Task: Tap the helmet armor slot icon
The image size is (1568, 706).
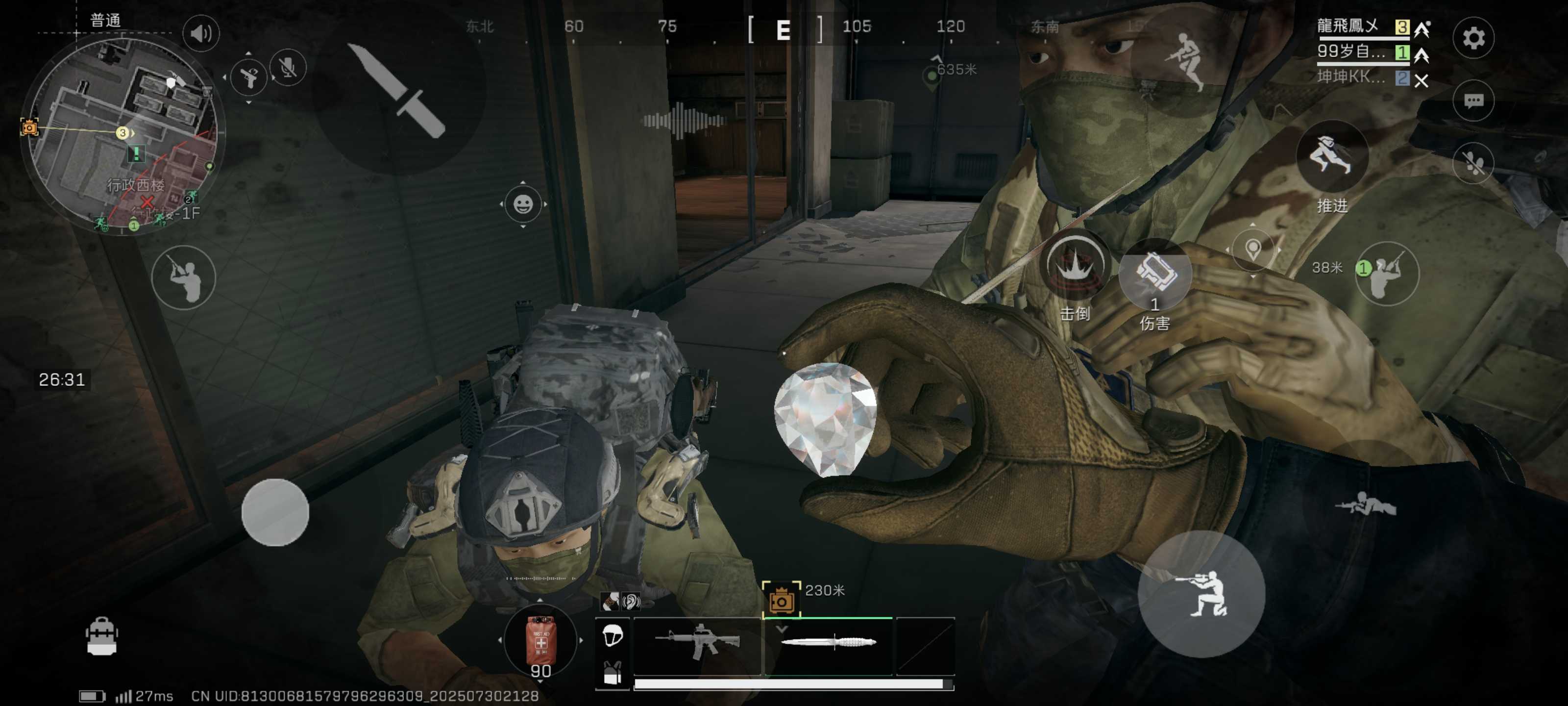Action: (612, 636)
